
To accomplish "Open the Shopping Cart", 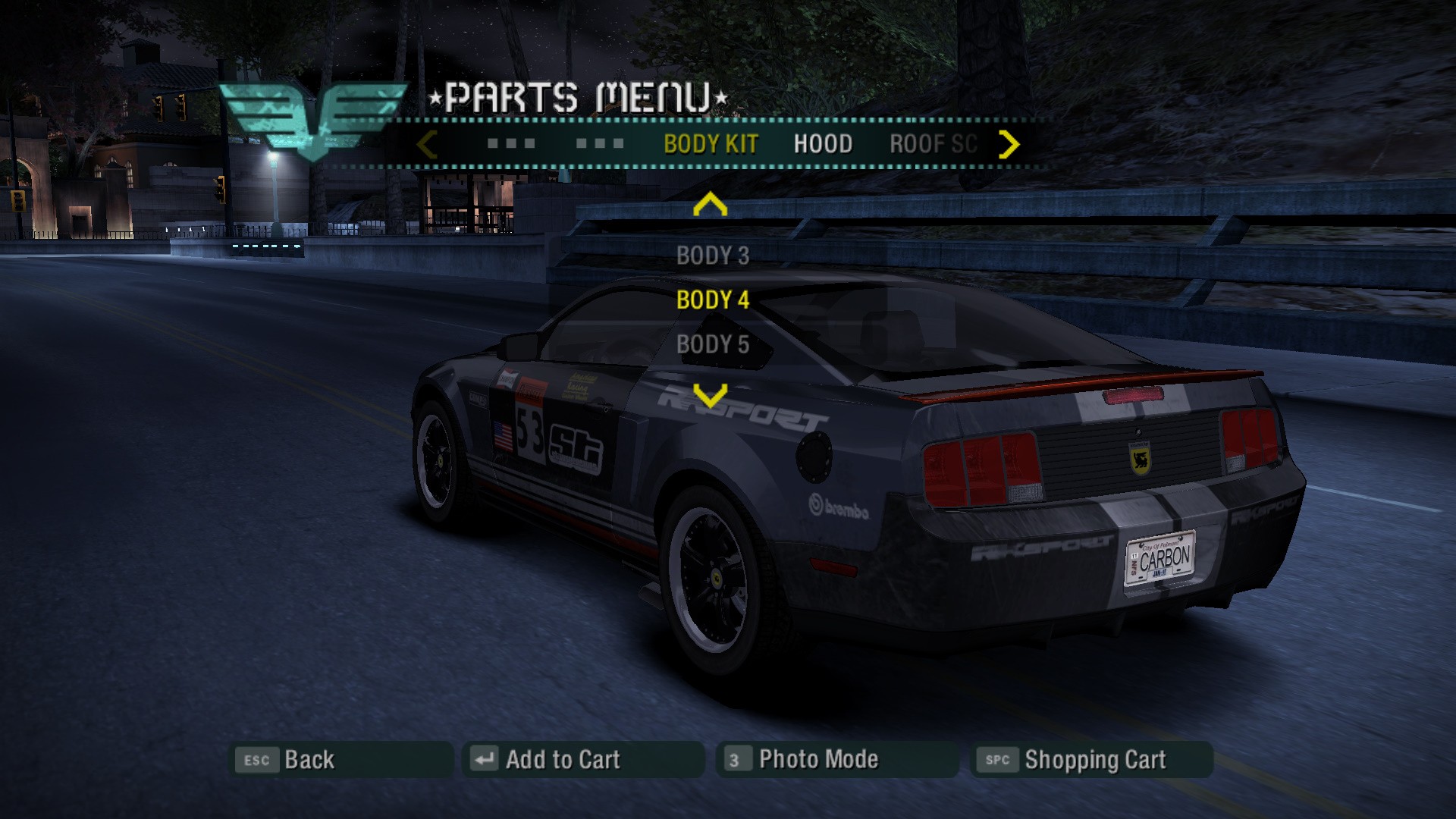I will pyautogui.click(x=1091, y=760).
